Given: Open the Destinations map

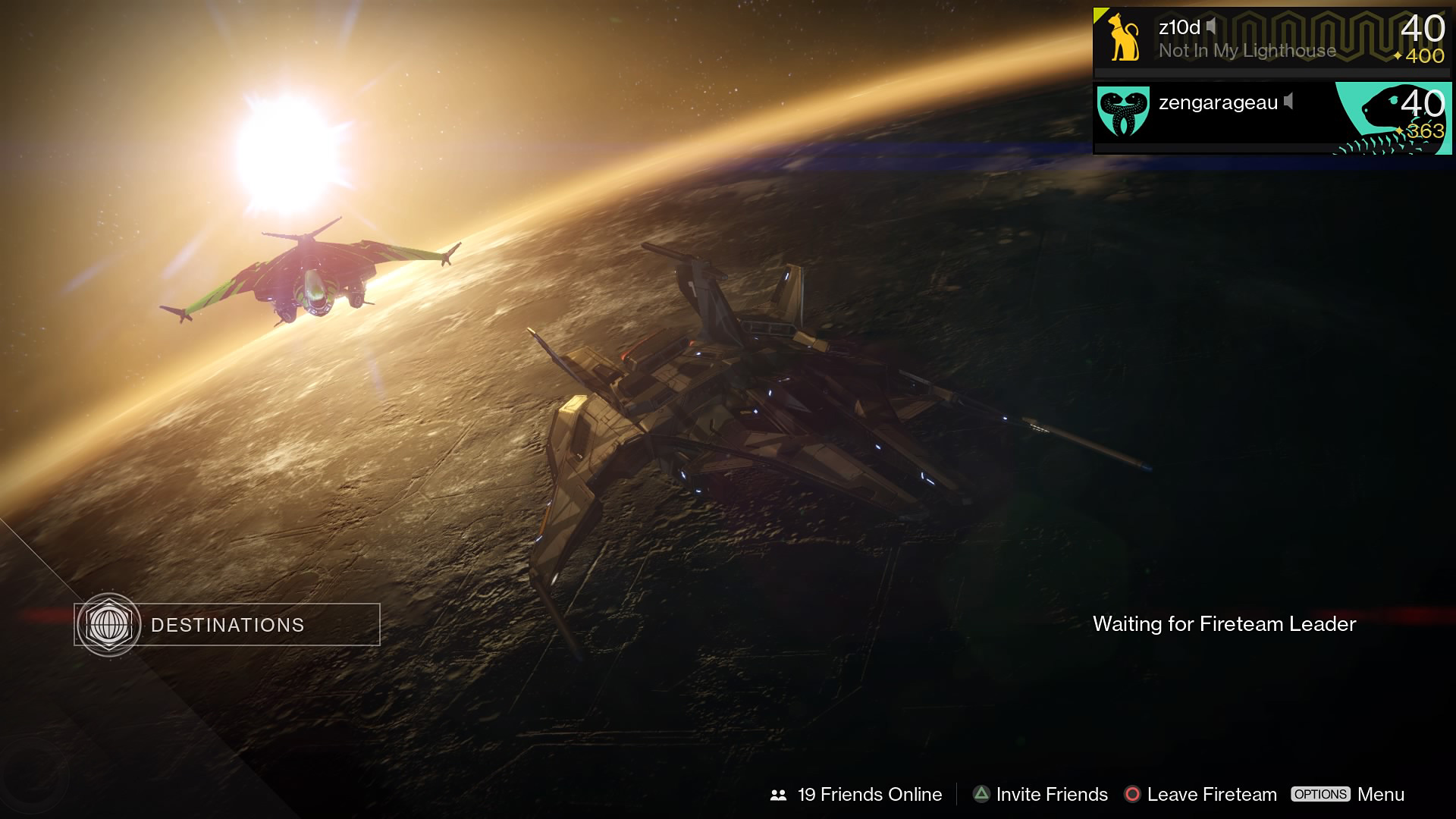Looking at the screenshot, I should 227,625.
